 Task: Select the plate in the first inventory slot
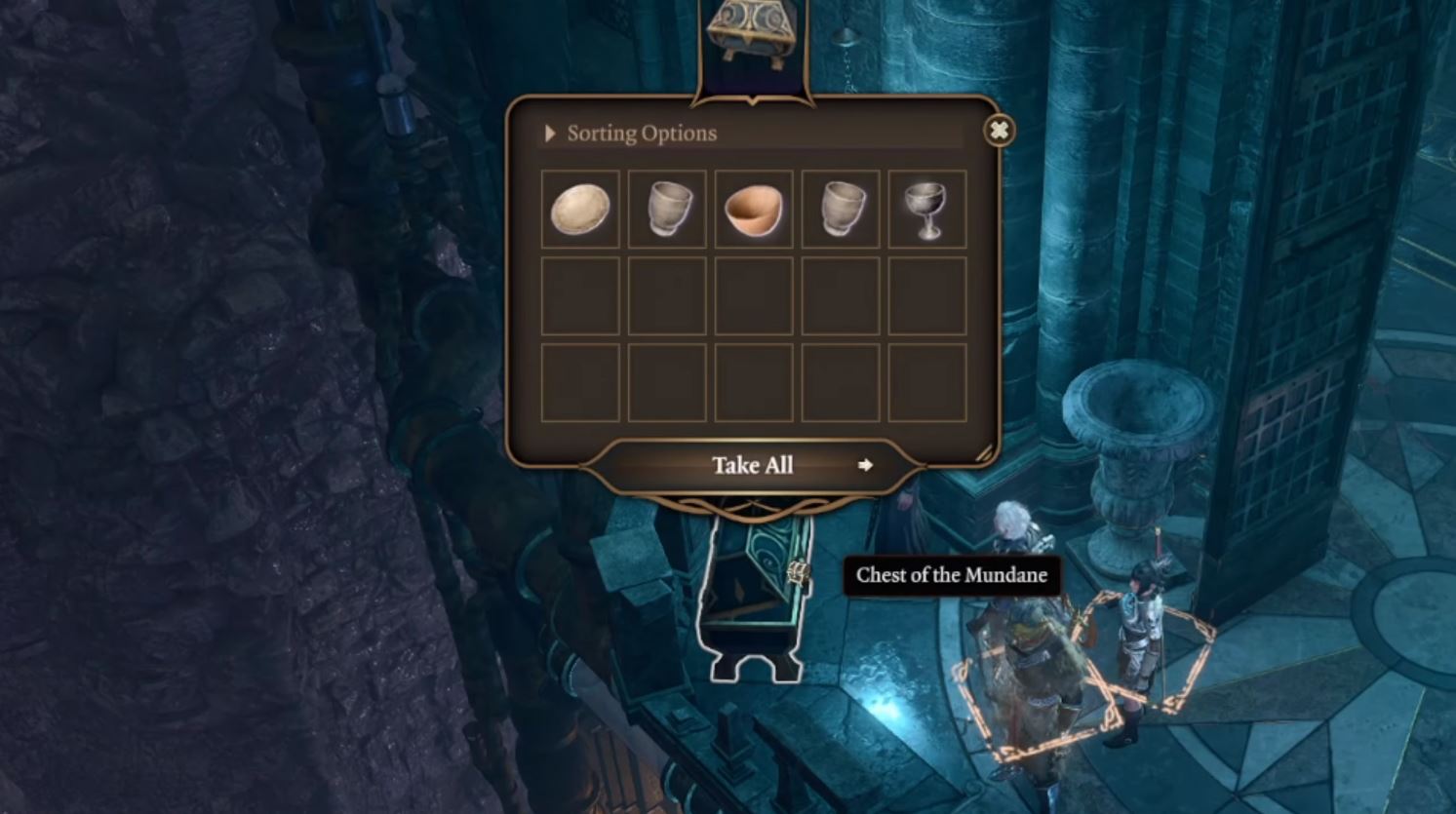[x=581, y=208]
